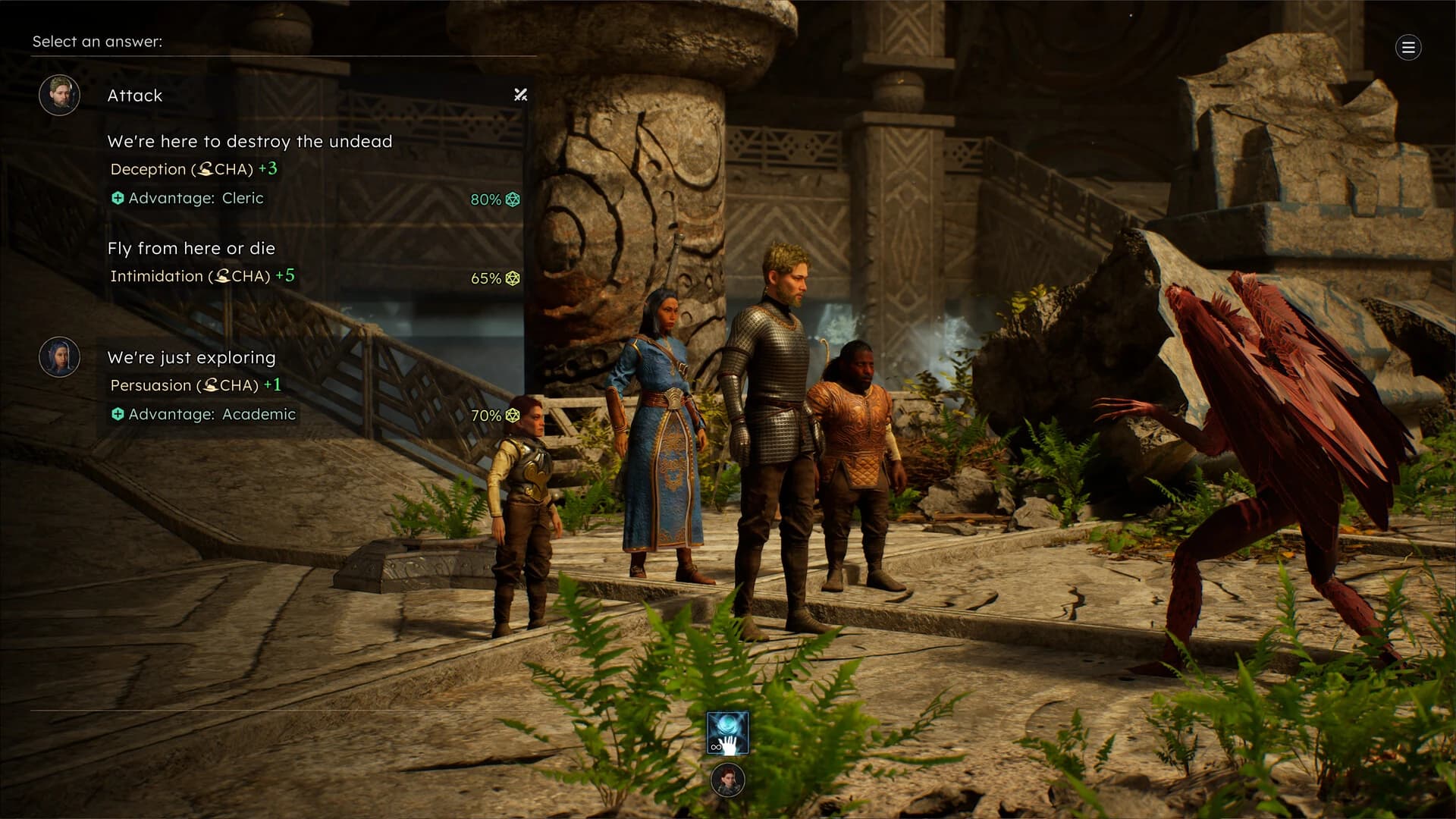Pick the 'We're just exploring' response
The width and height of the screenshot is (1456, 819).
[191, 357]
